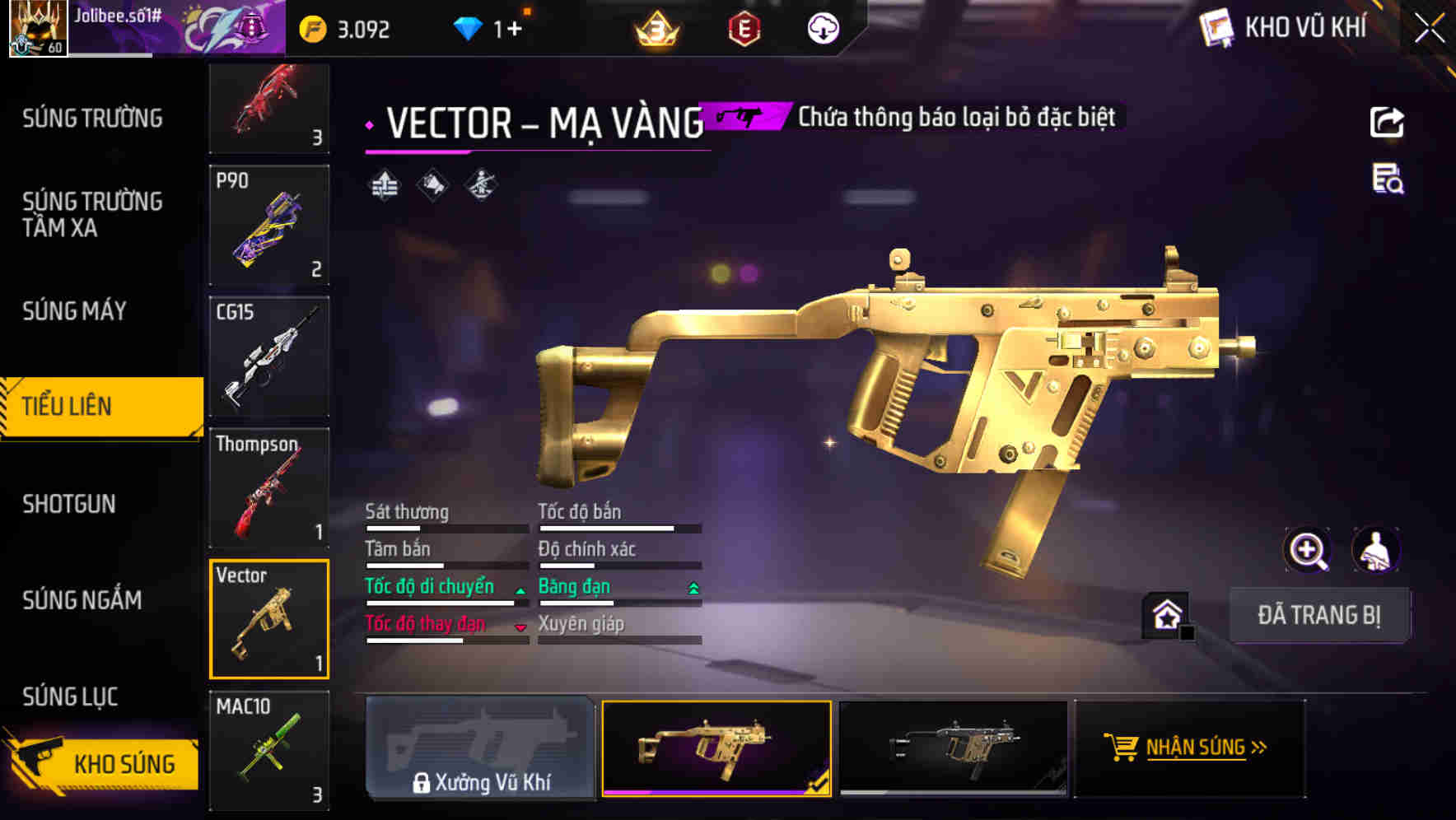Switch to the SHOTGUN category tab
The height and width of the screenshot is (820, 1456).
[x=69, y=504]
